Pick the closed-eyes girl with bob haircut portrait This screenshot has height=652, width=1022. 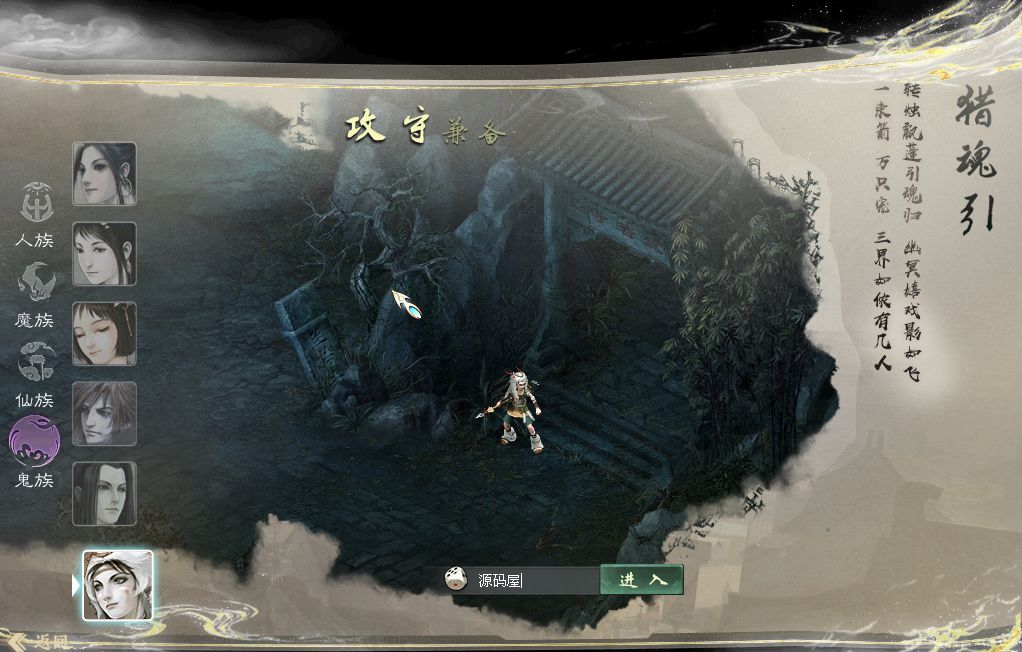tap(104, 334)
